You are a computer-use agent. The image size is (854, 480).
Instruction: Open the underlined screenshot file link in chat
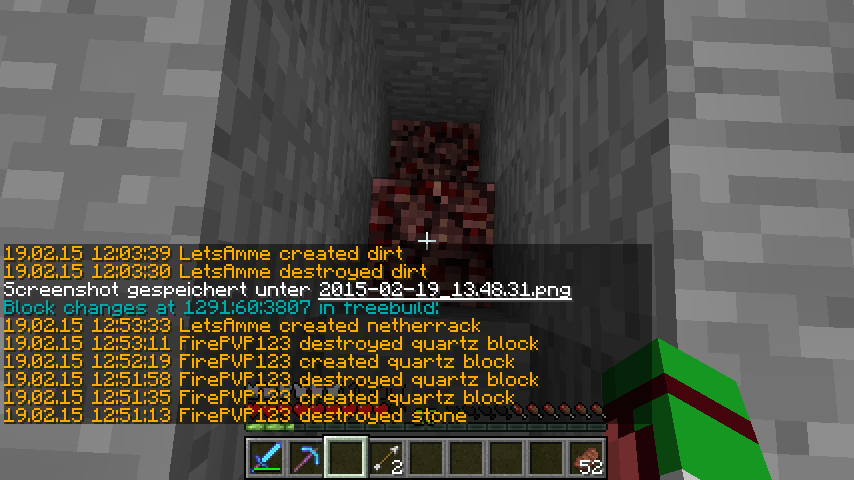445,290
